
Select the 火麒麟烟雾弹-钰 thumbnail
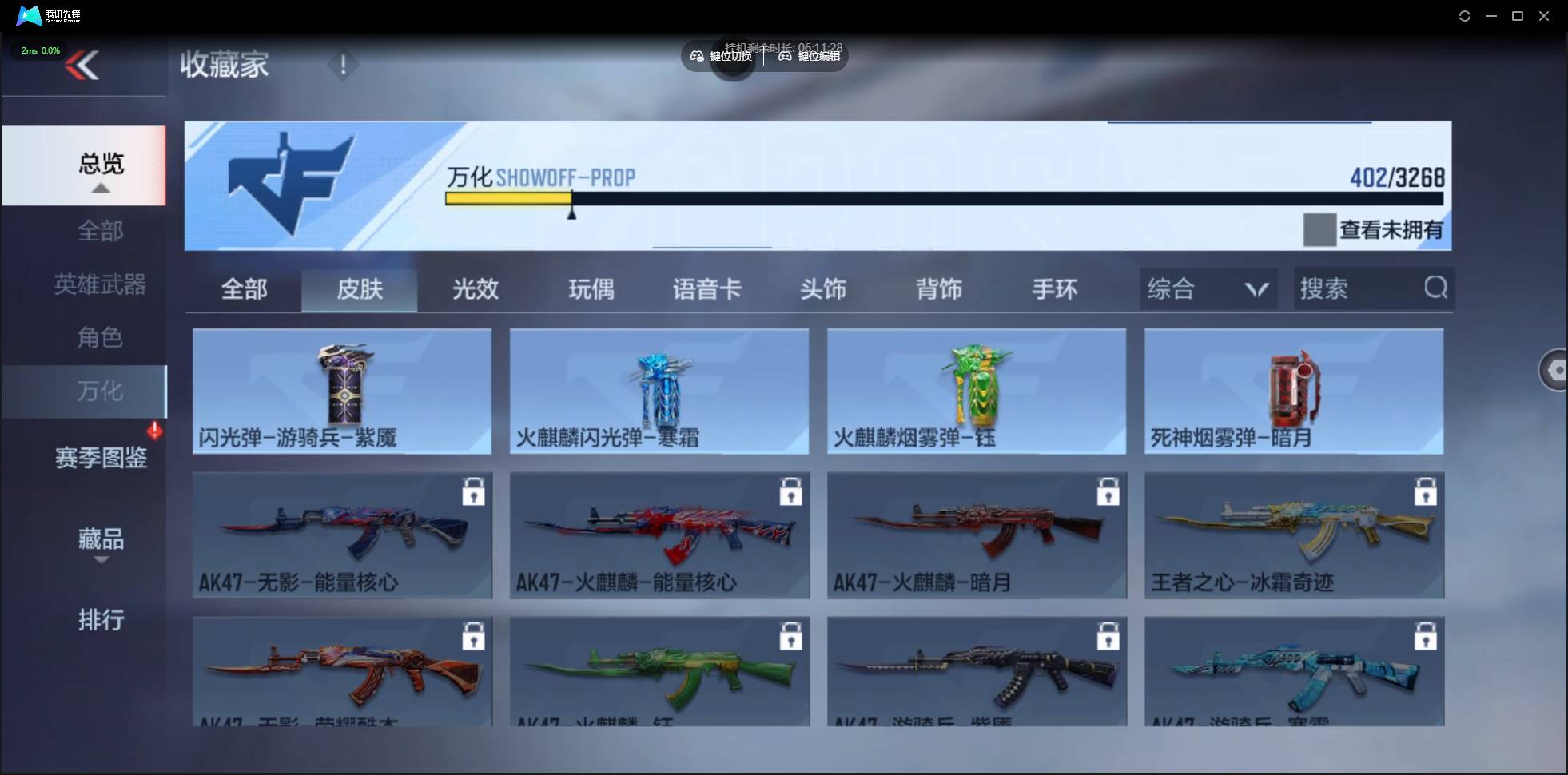tap(976, 389)
